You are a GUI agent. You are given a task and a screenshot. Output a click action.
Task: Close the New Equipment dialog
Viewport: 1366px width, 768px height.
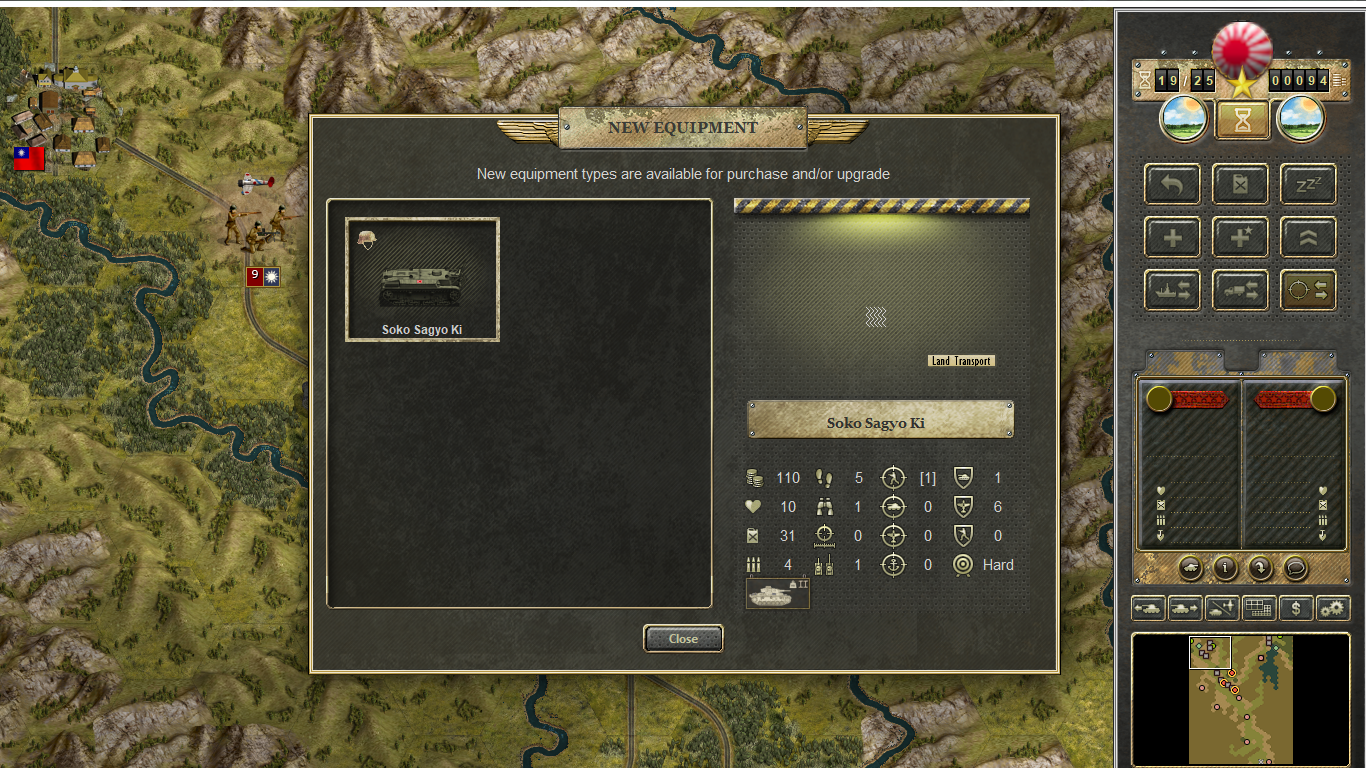click(683, 638)
